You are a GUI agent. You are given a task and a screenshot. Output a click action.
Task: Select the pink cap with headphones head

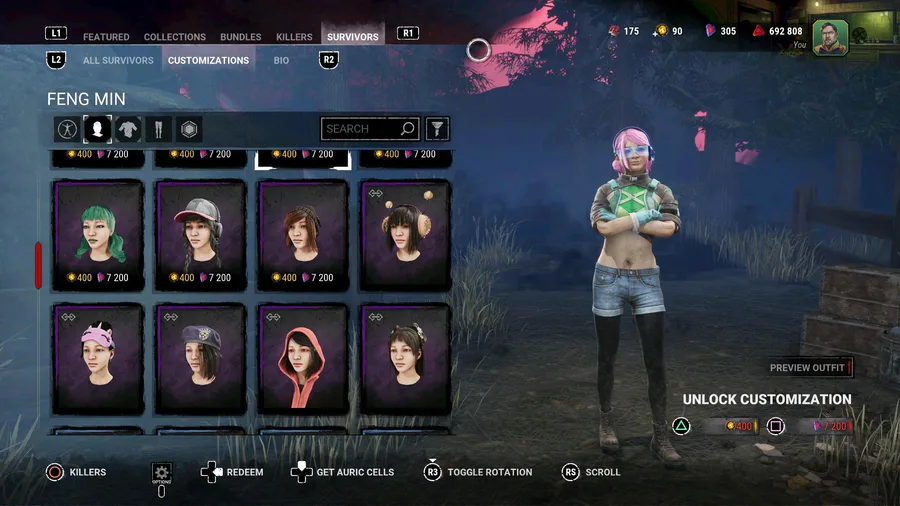click(x=200, y=235)
